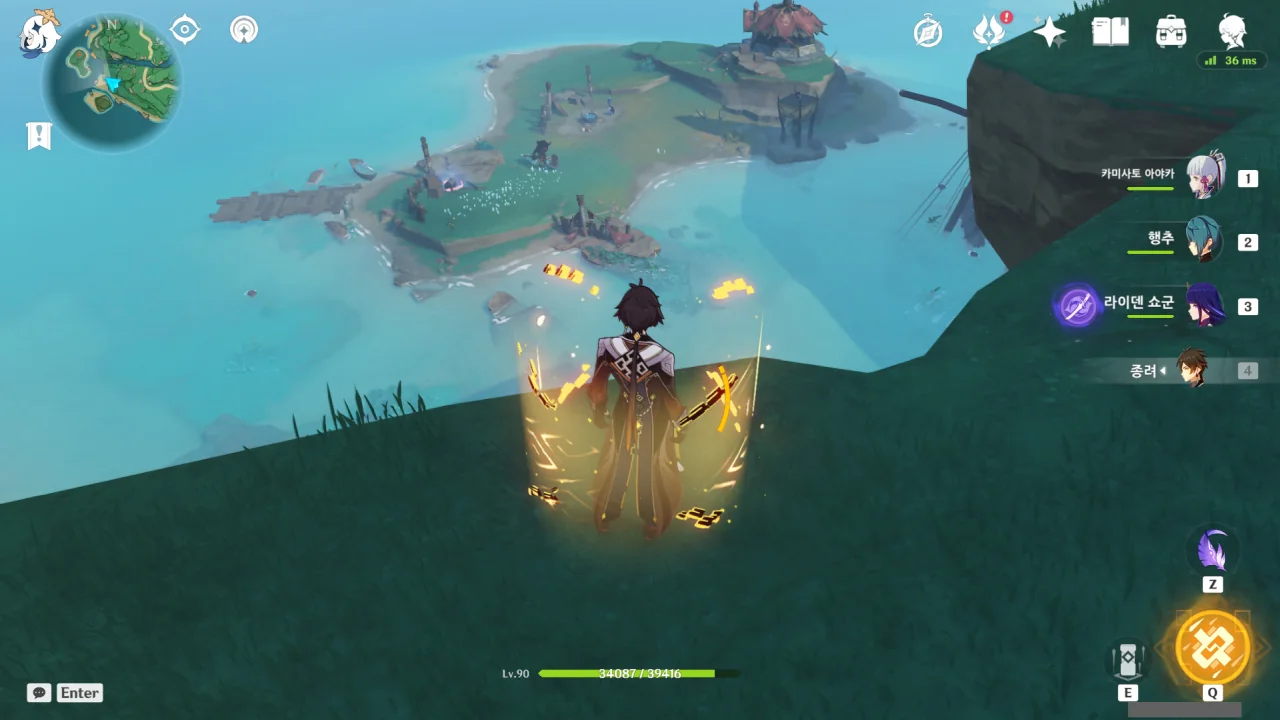
Task: Open the backpack inventory
Action: tap(1171, 32)
